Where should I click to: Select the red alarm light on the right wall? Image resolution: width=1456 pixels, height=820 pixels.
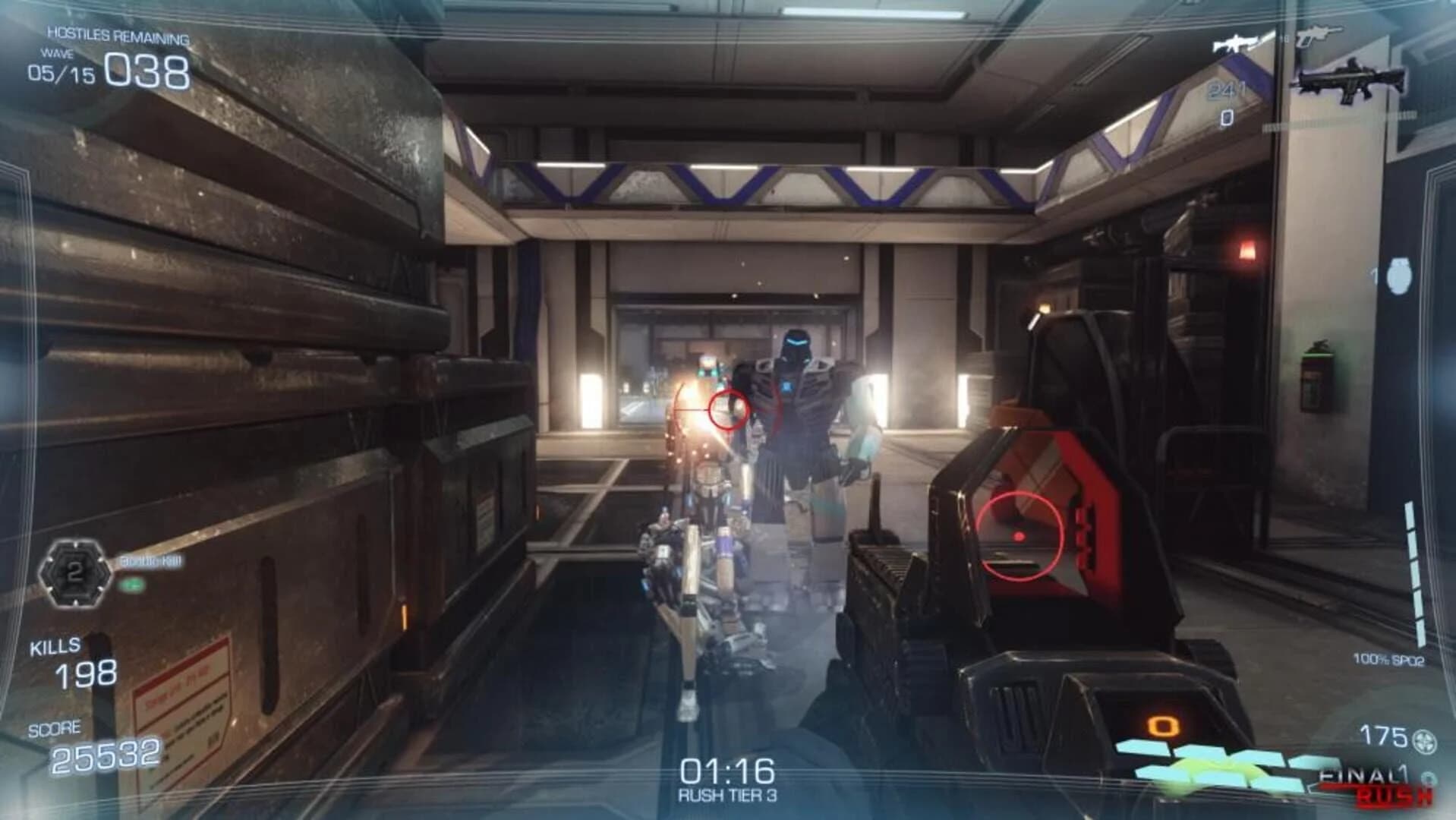(1249, 251)
